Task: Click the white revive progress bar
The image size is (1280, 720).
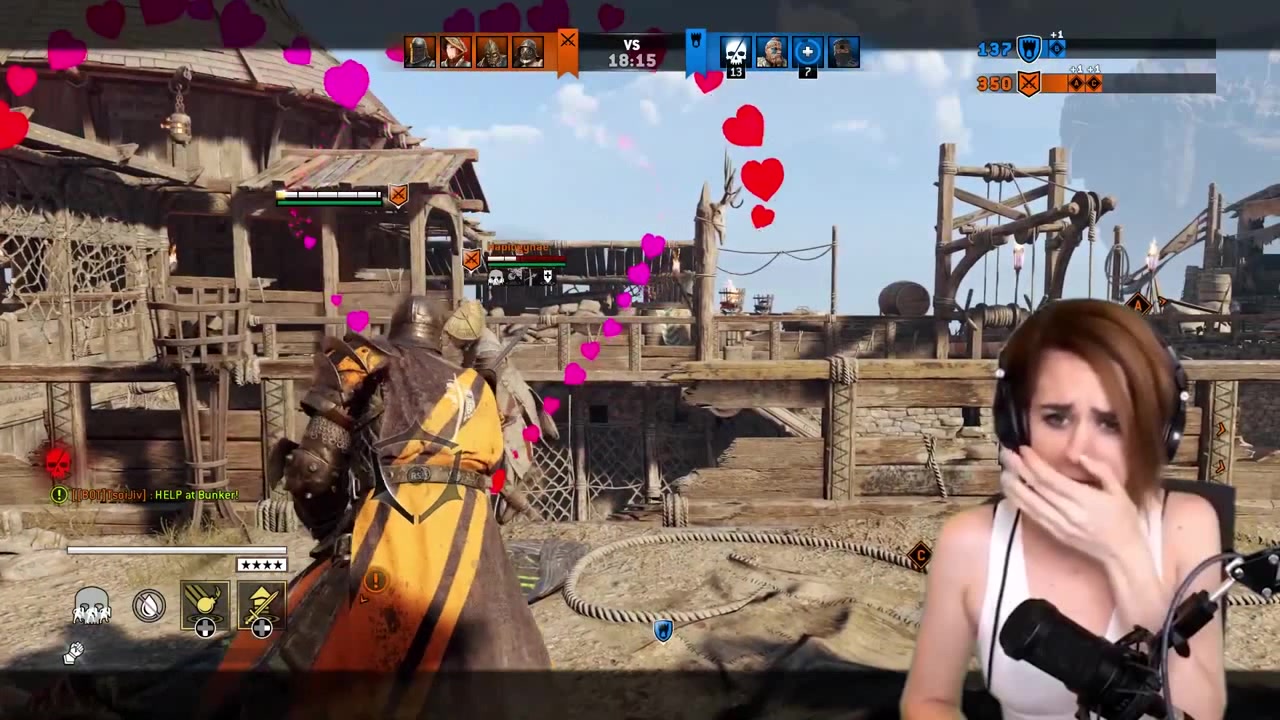Action: click(176, 549)
